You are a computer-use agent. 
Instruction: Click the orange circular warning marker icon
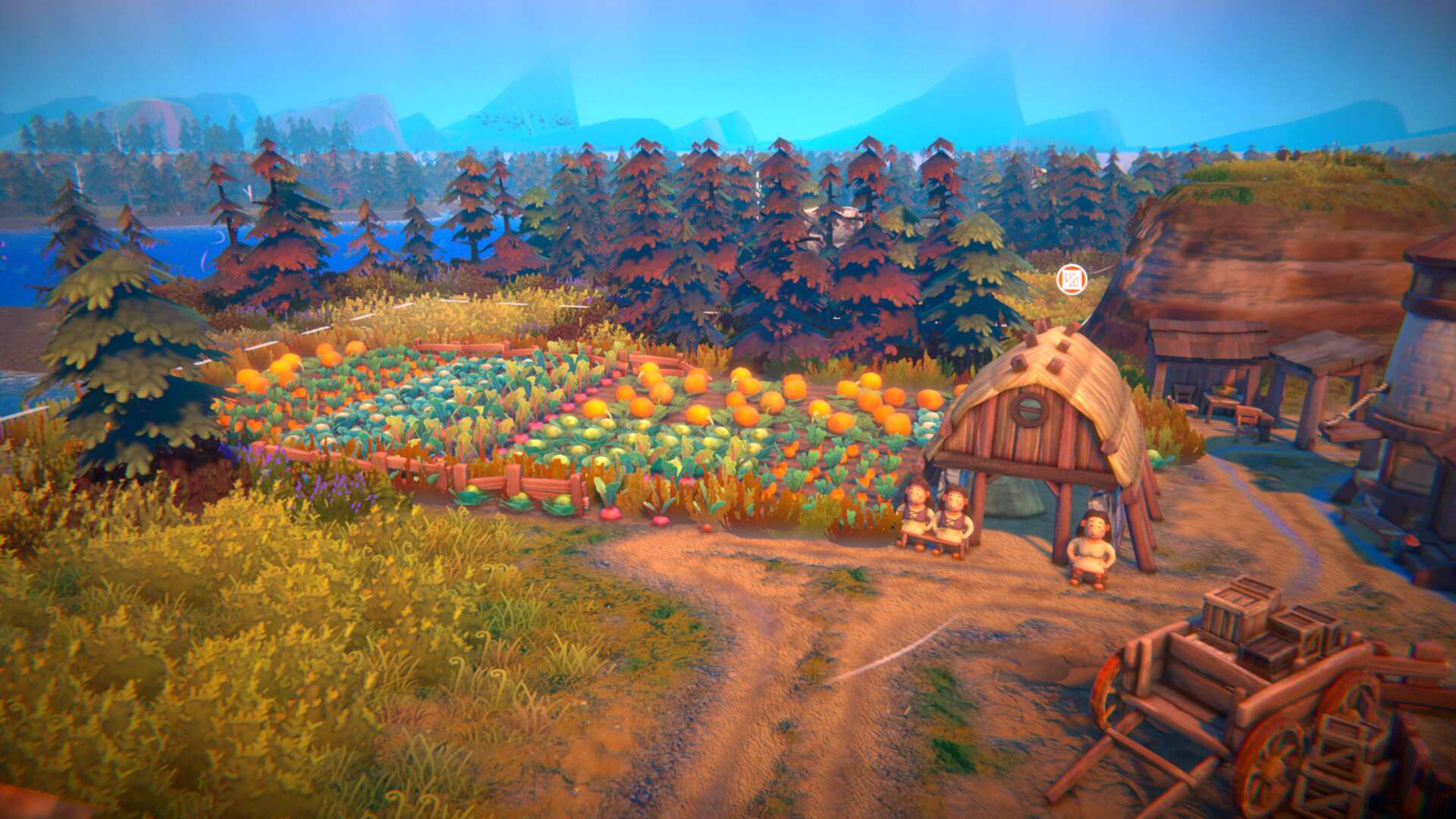[1072, 280]
